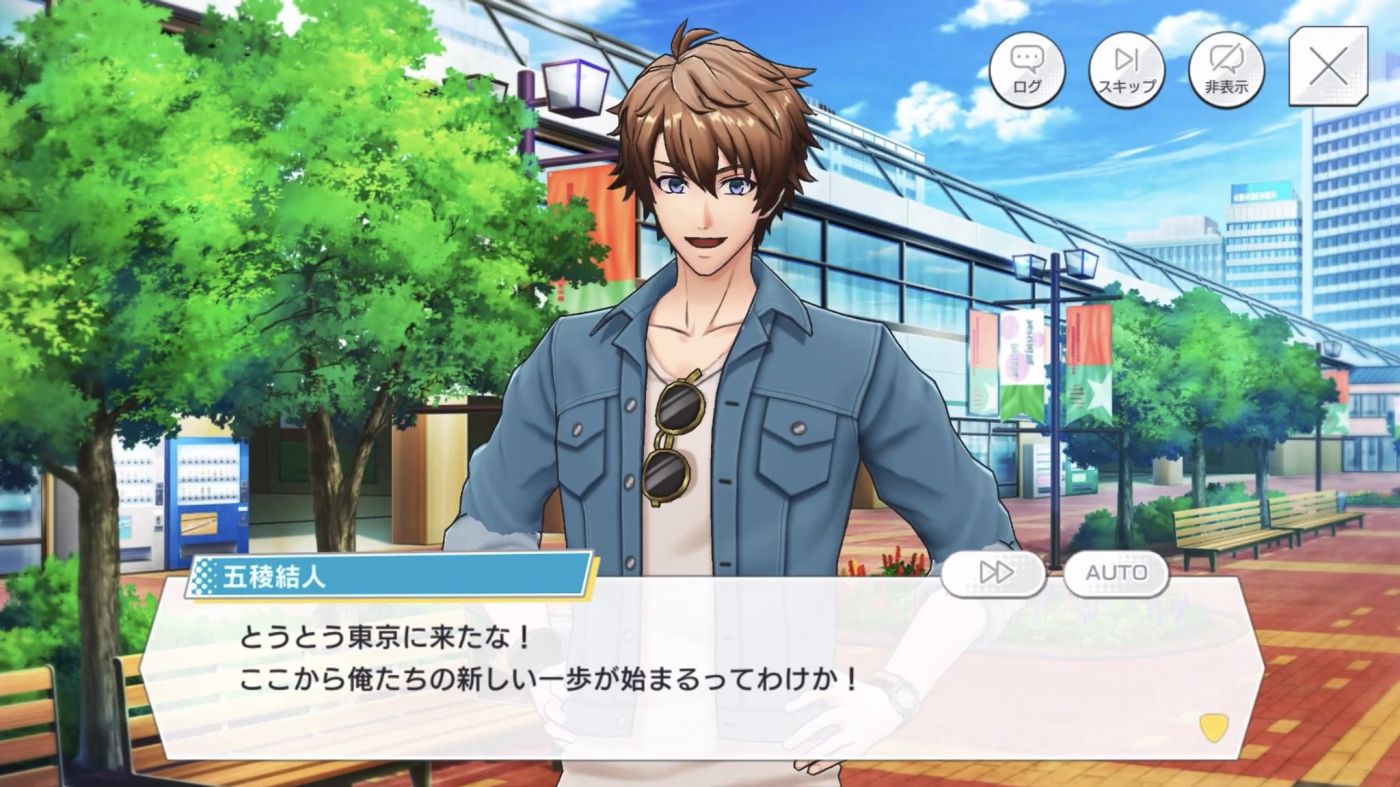This screenshot has height=787, width=1400.
Task: Hide the interface with 非表示 button
Action: pyautogui.click(x=1226, y=69)
